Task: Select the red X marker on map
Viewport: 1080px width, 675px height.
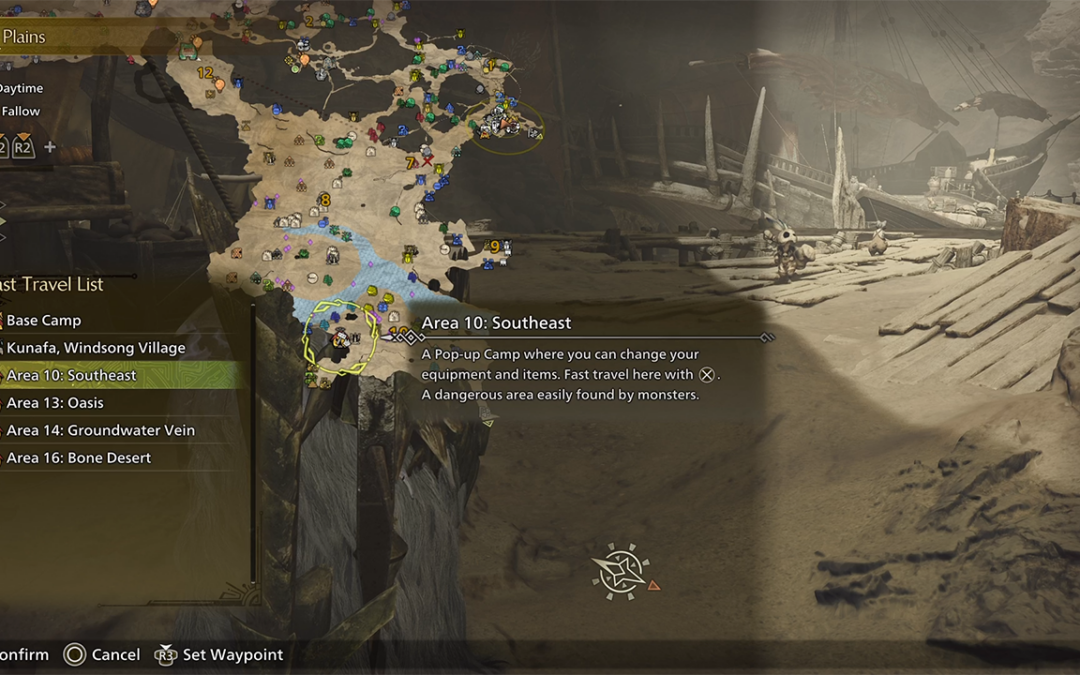Action: tap(428, 161)
